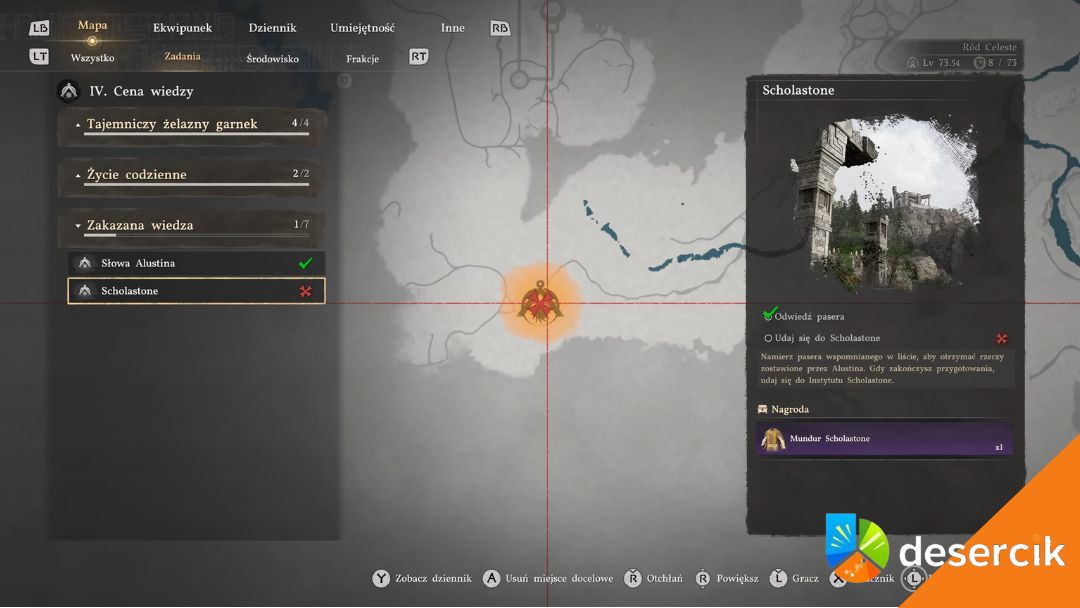The height and width of the screenshot is (608, 1080).
Task: Expand the Życie codzienne quest group
Action: pos(192,175)
